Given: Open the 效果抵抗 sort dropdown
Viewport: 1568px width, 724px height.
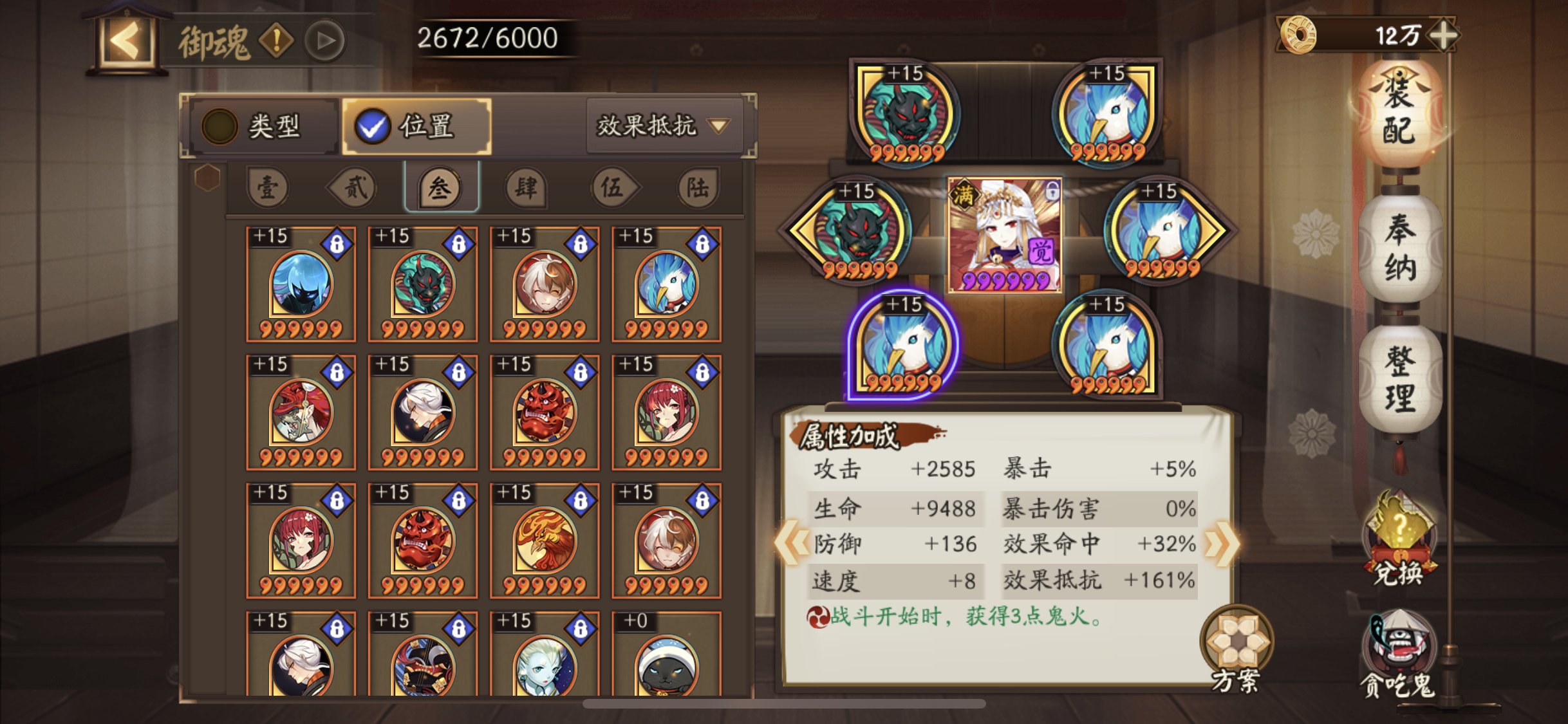Looking at the screenshot, I should coord(664,126).
